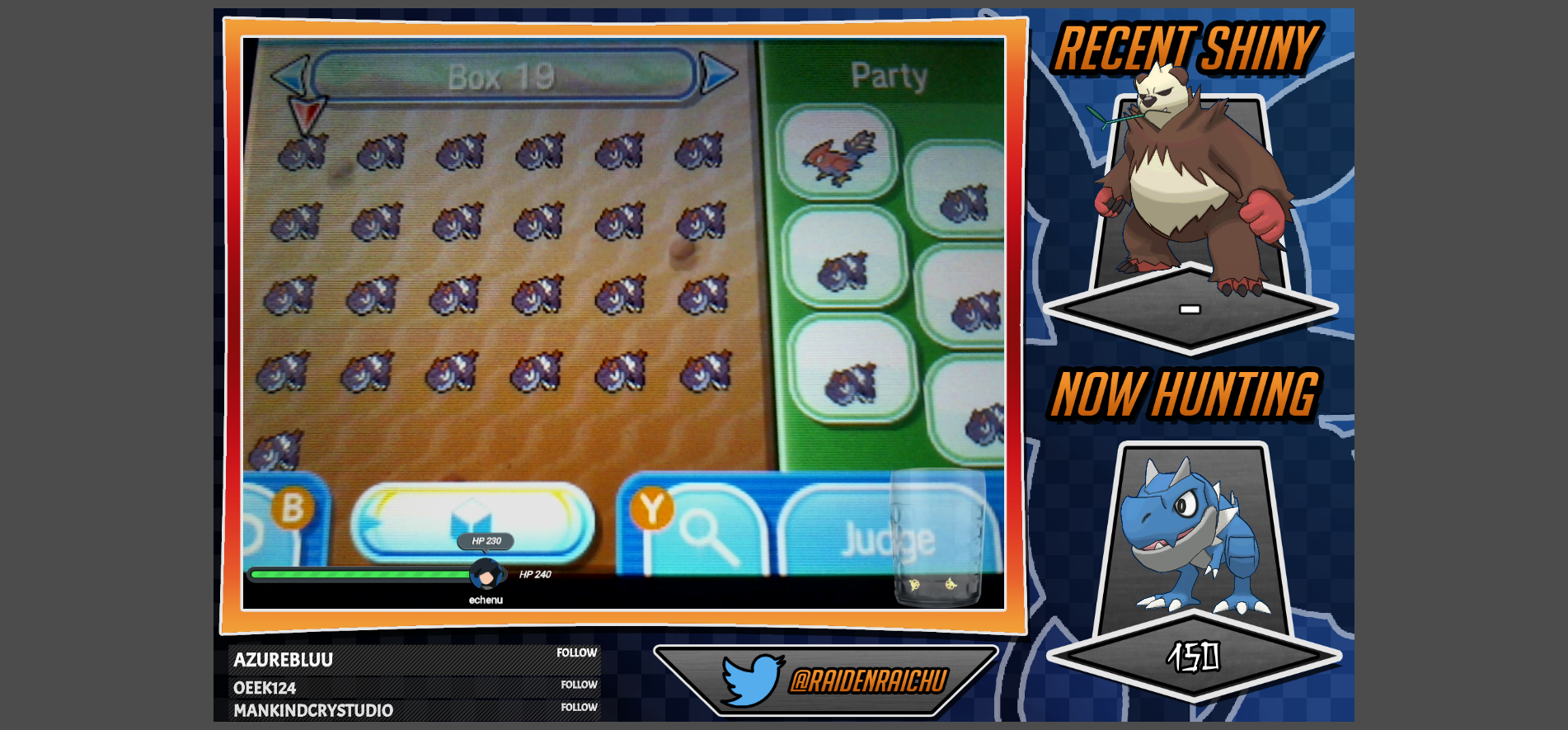Open the Box 19 title bar
The image size is (1568, 730).
(503, 77)
